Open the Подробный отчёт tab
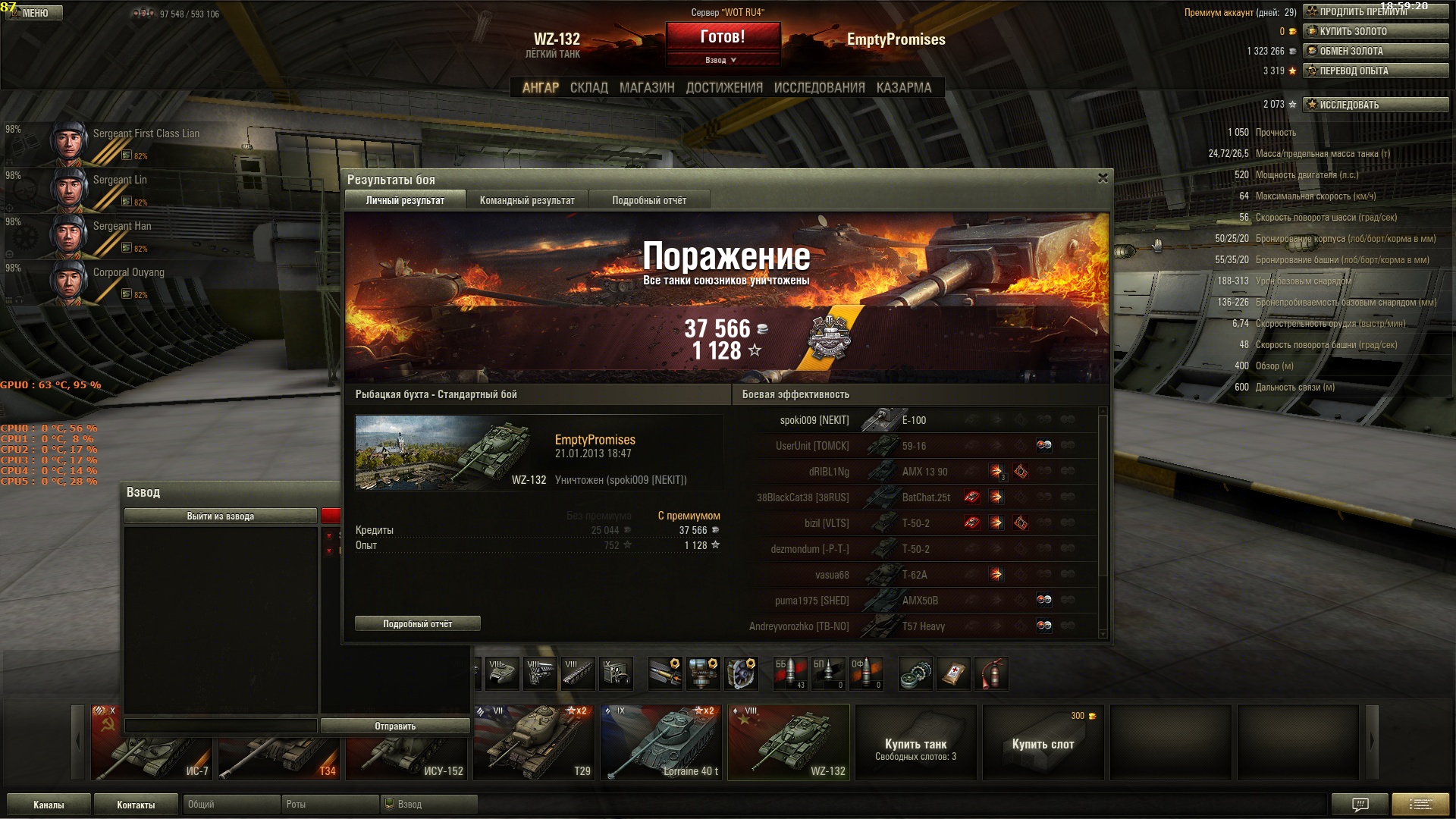The height and width of the screenshot is (819, 1456). point(649,201)
